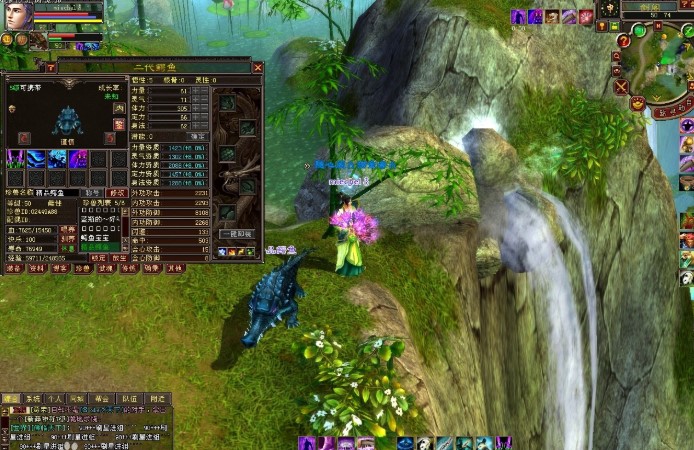Switch to the 系统 chat tab

tap(33, 398)
